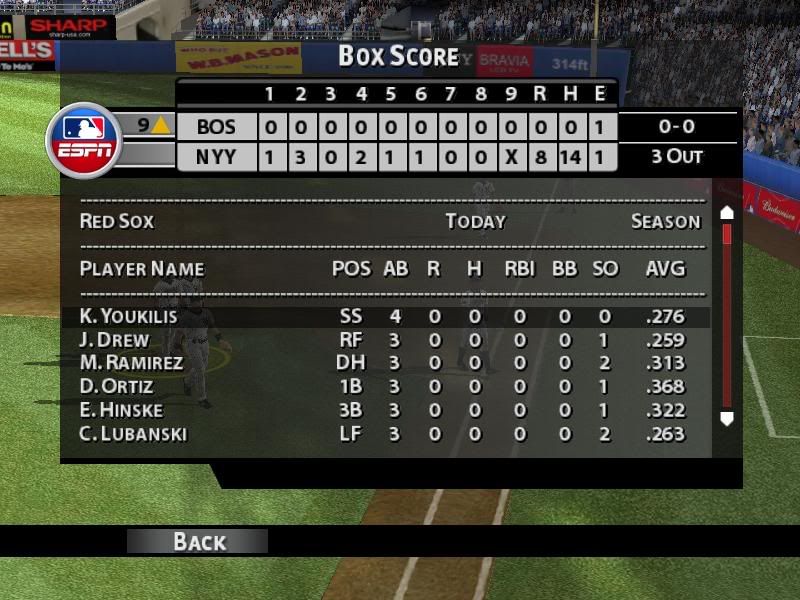Go back using the Back button
800x600 pixels.
198,541
